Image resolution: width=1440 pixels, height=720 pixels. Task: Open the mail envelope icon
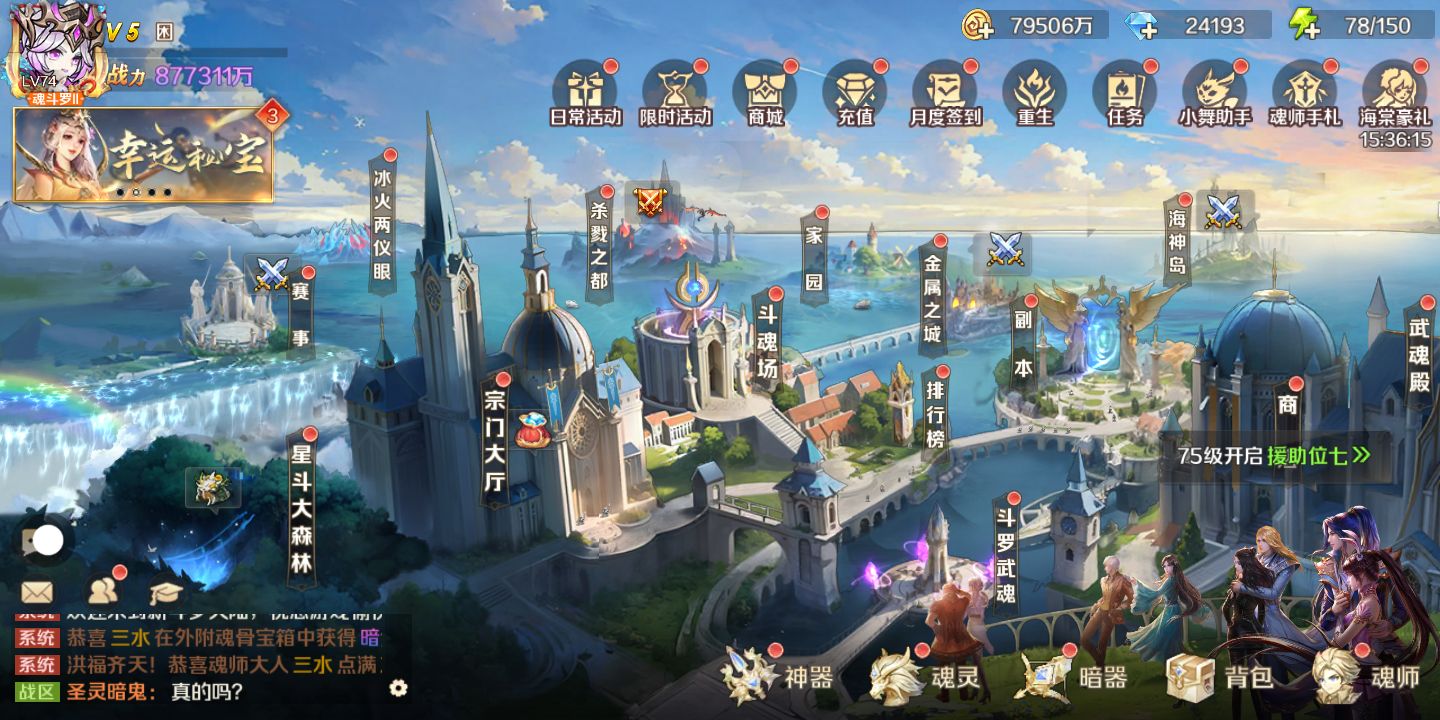click(37, 592)
